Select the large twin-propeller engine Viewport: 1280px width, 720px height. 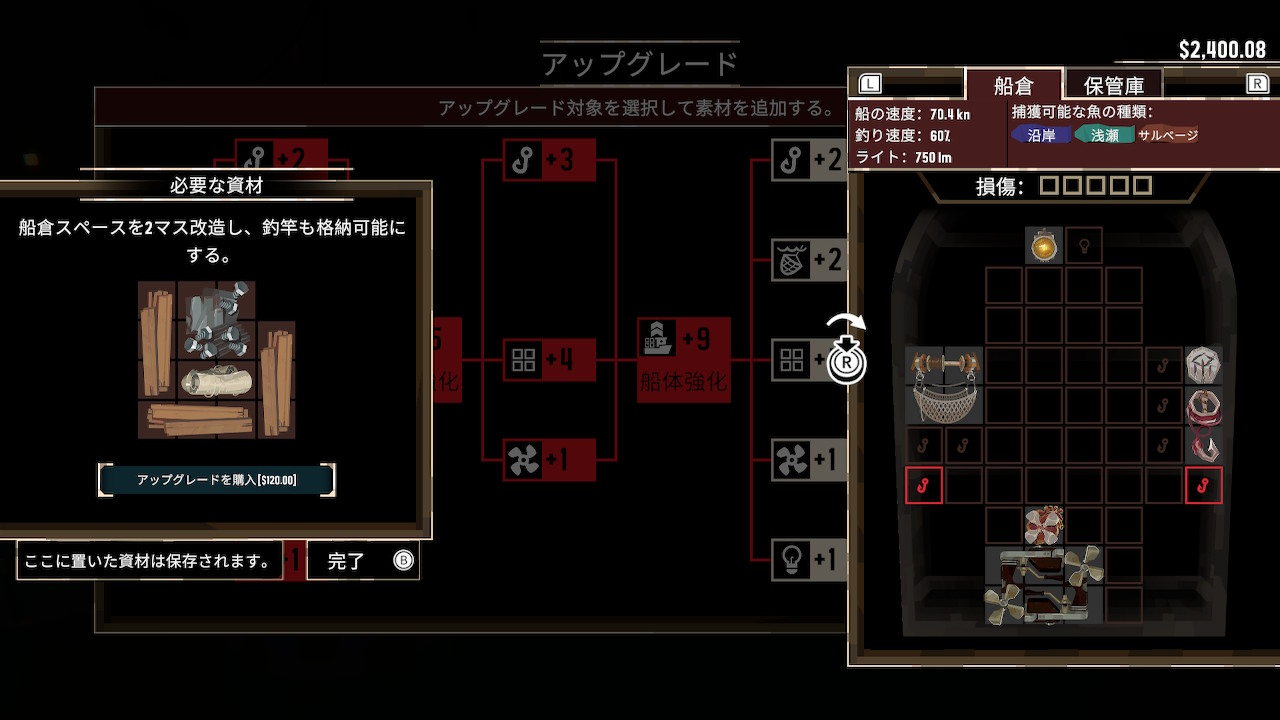[1044, 586]
